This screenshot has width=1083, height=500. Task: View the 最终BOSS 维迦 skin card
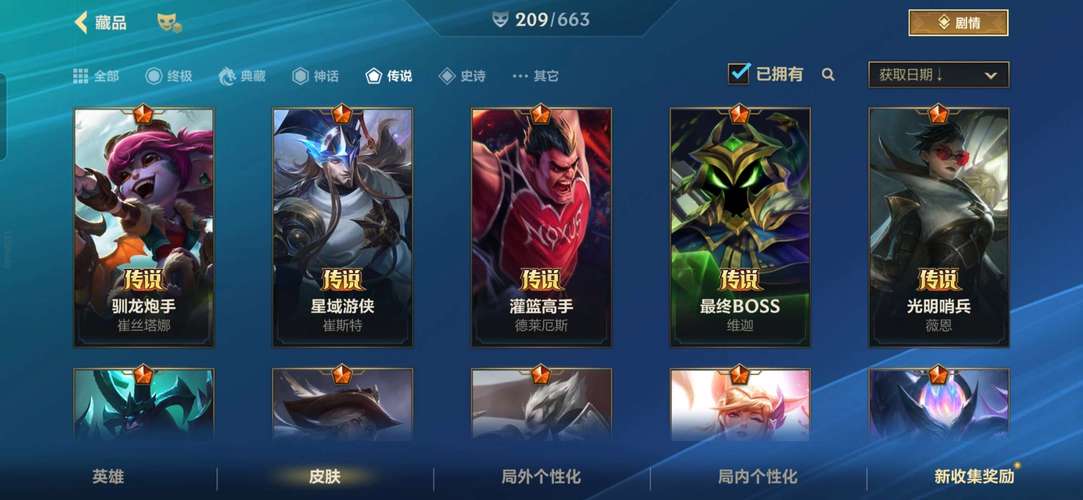pos(739,227)
